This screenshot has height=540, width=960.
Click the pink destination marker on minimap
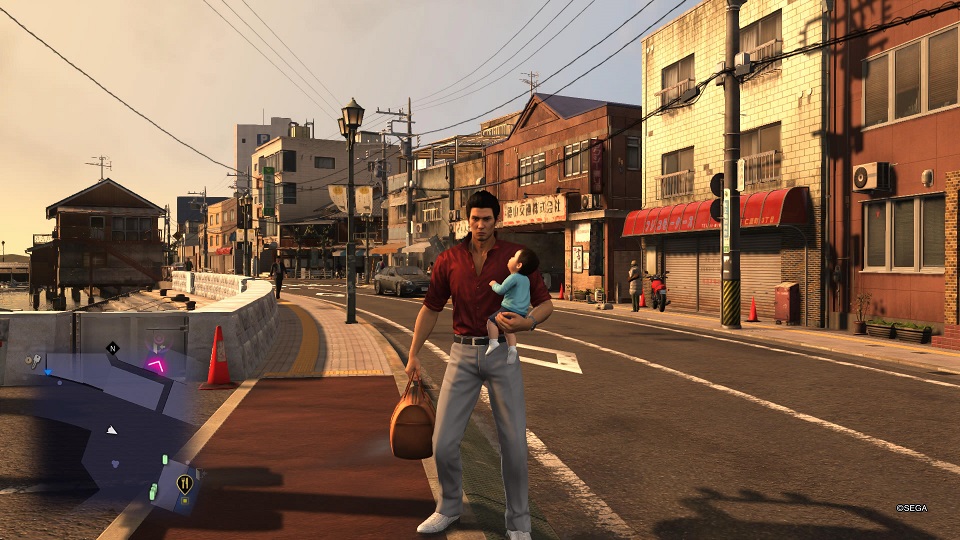(x=156, y=363)
